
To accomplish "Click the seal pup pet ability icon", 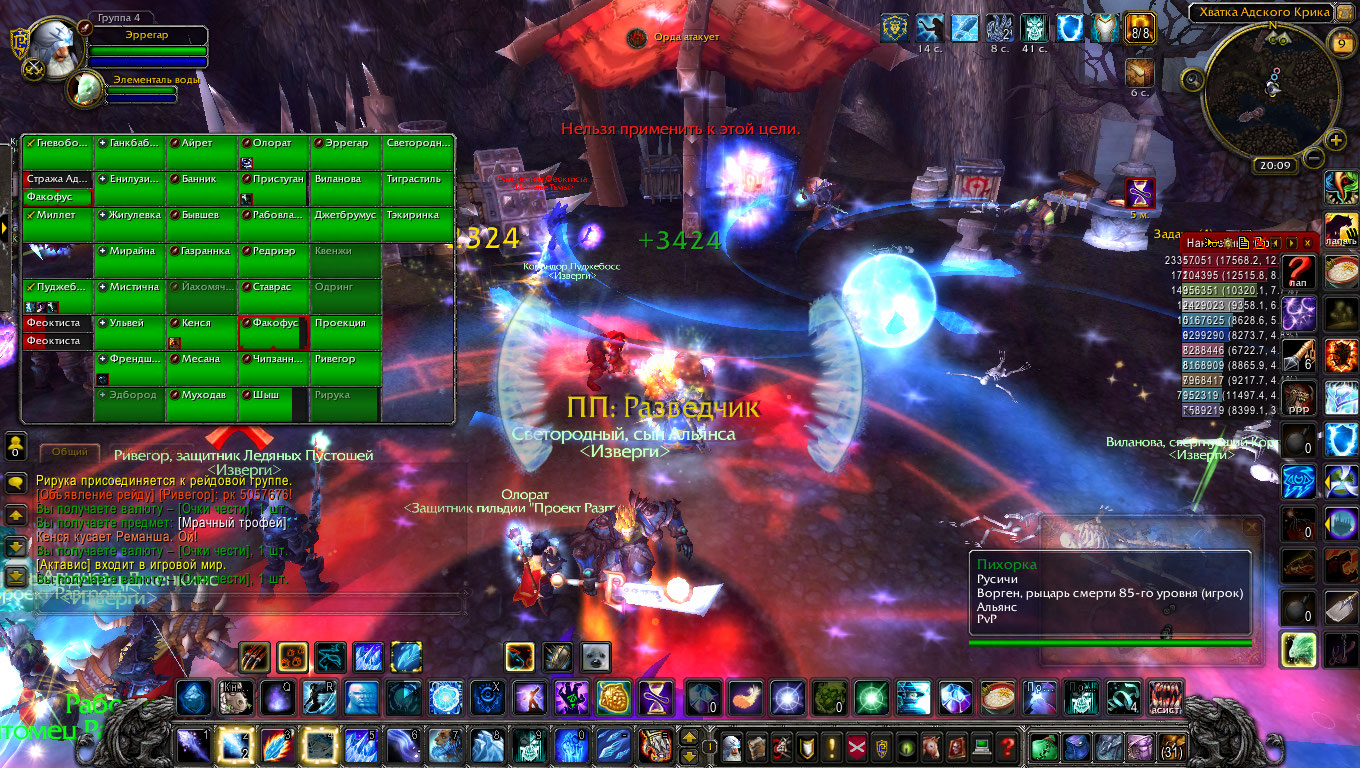I will 596,656.
